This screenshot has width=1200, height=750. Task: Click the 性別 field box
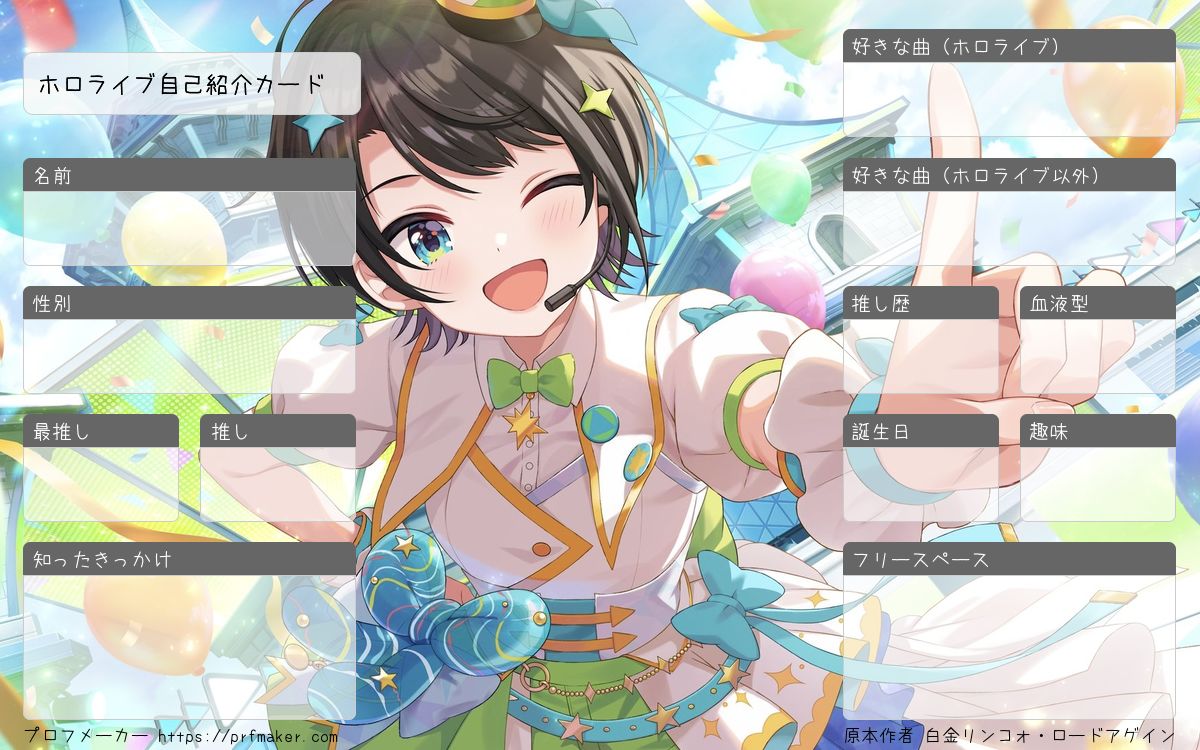click(x=189, y=356)
